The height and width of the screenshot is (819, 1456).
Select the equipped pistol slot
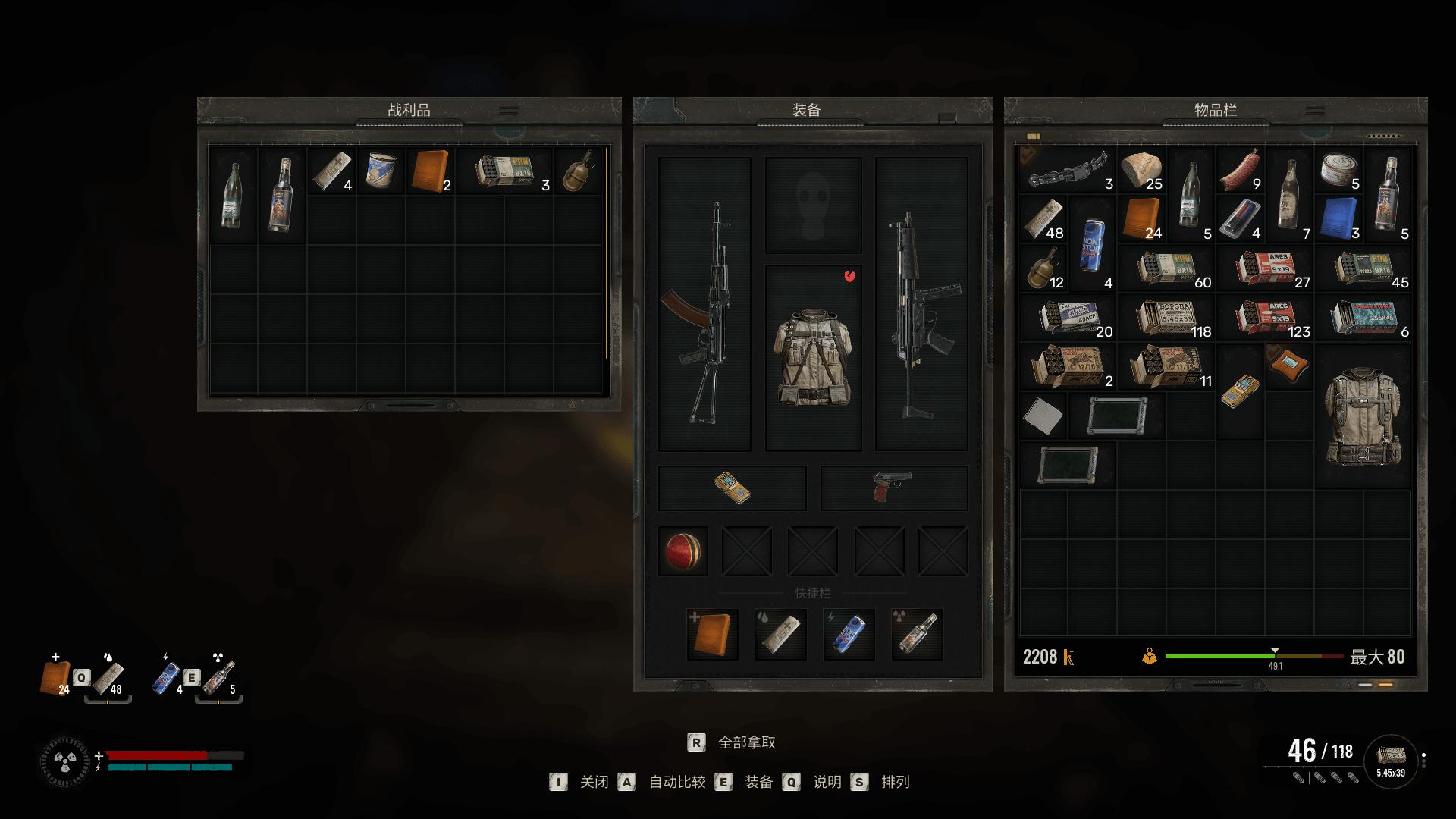click(x=893, y=488)
